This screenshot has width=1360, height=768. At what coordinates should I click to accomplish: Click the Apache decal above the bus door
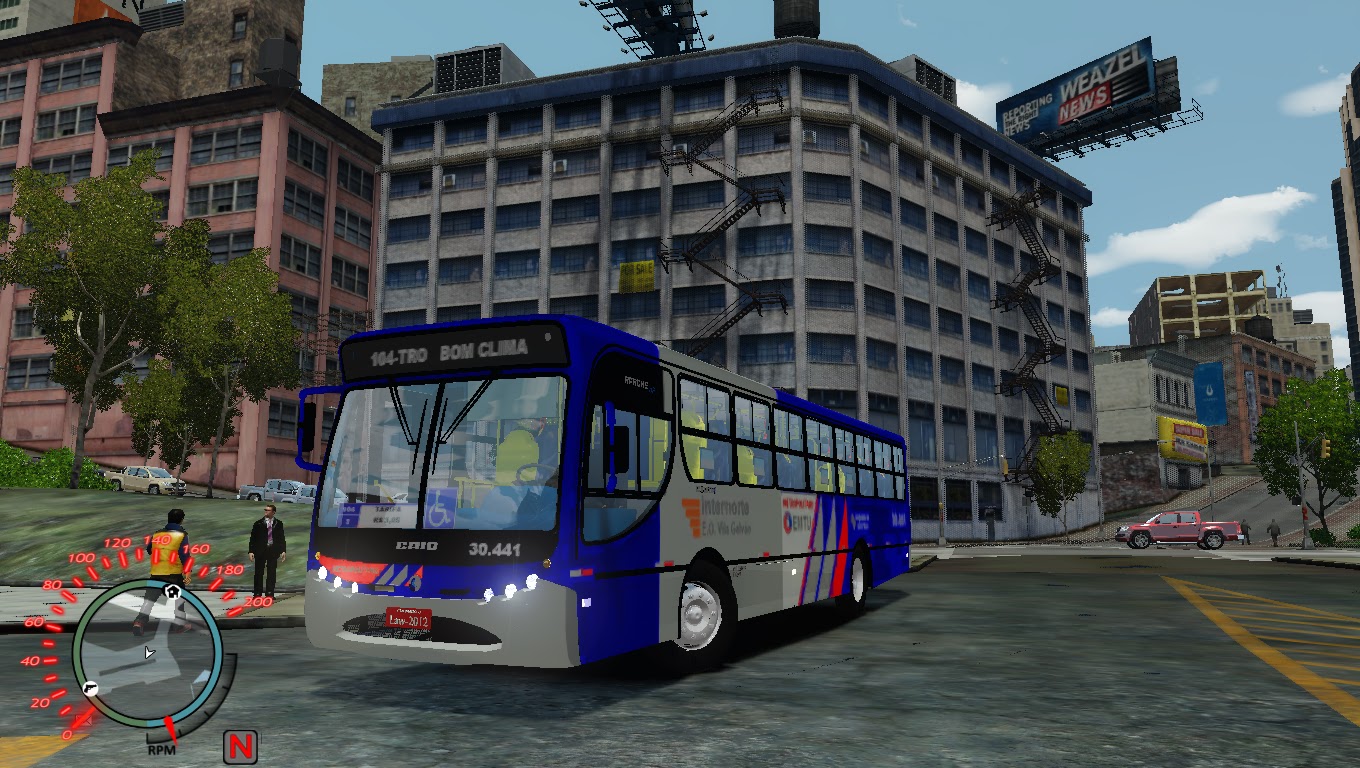point(635,383)
